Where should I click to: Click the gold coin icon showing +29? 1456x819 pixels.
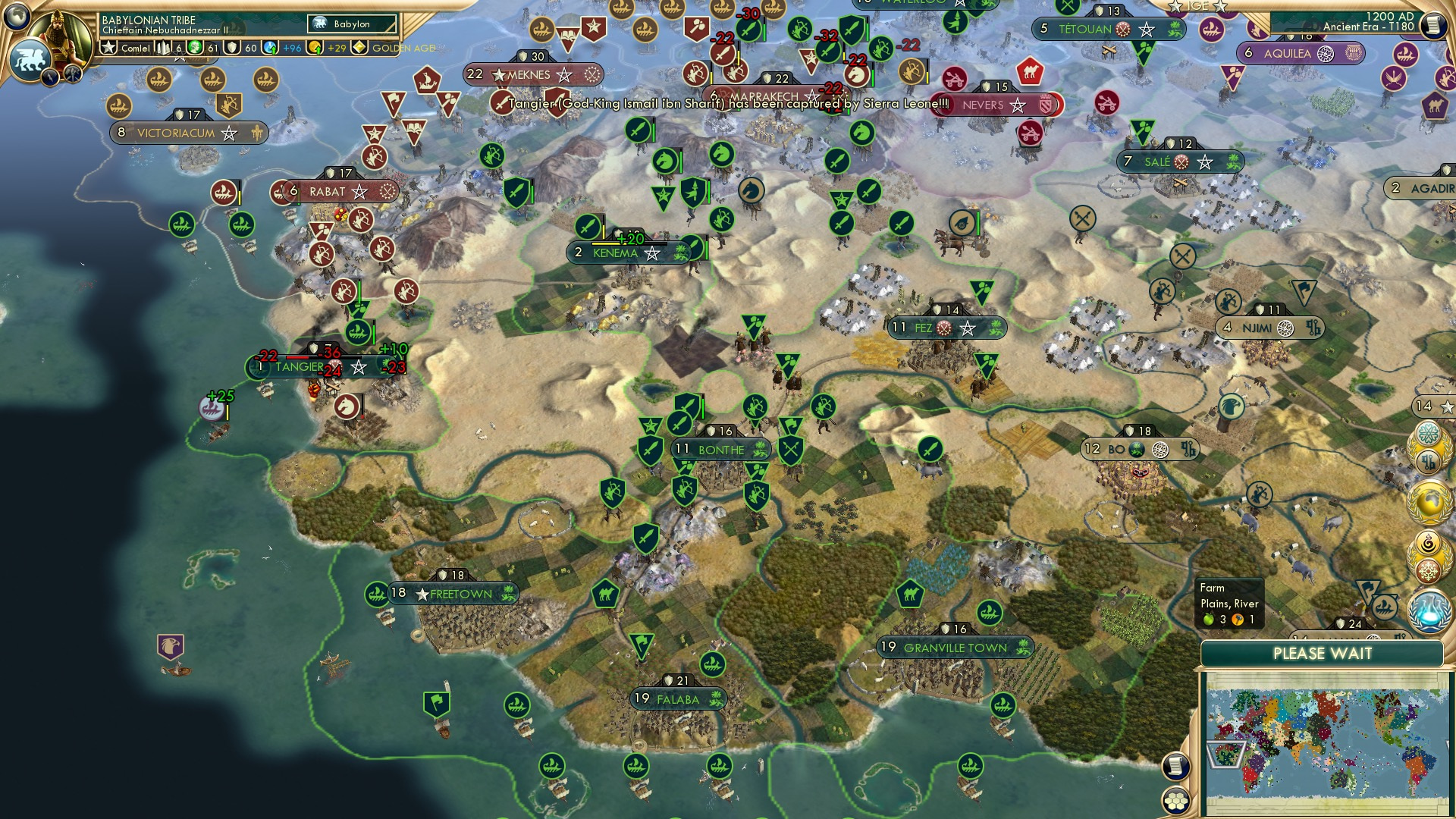click(x=313, y=49)
